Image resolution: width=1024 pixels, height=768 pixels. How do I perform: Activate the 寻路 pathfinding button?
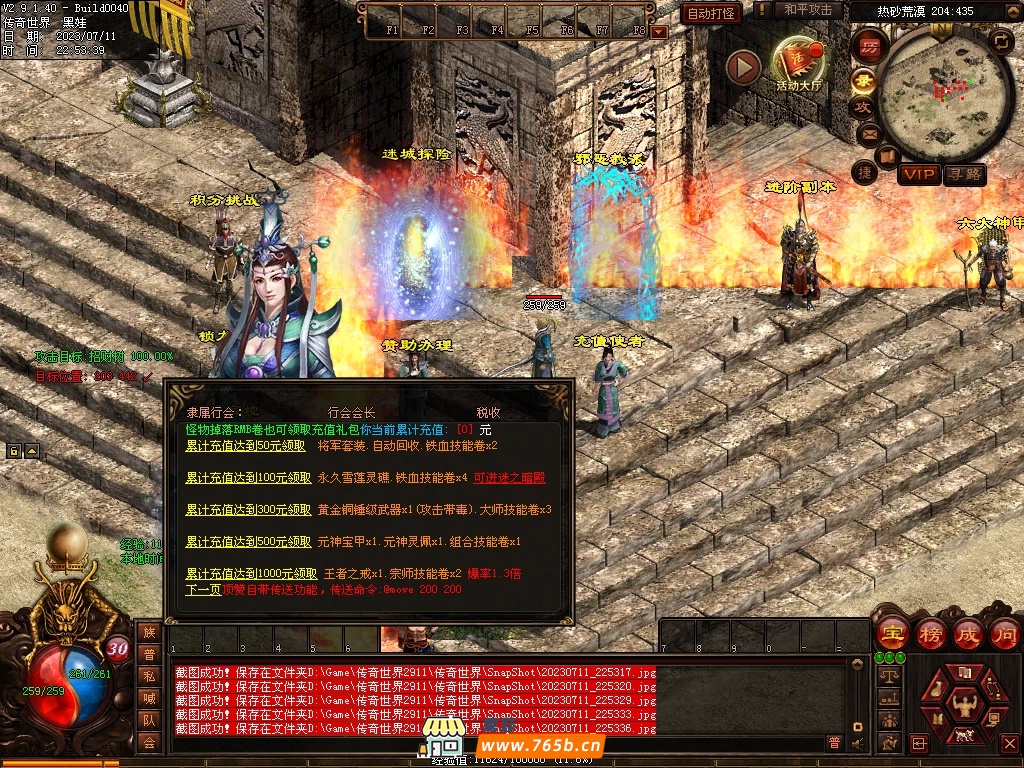965,175
